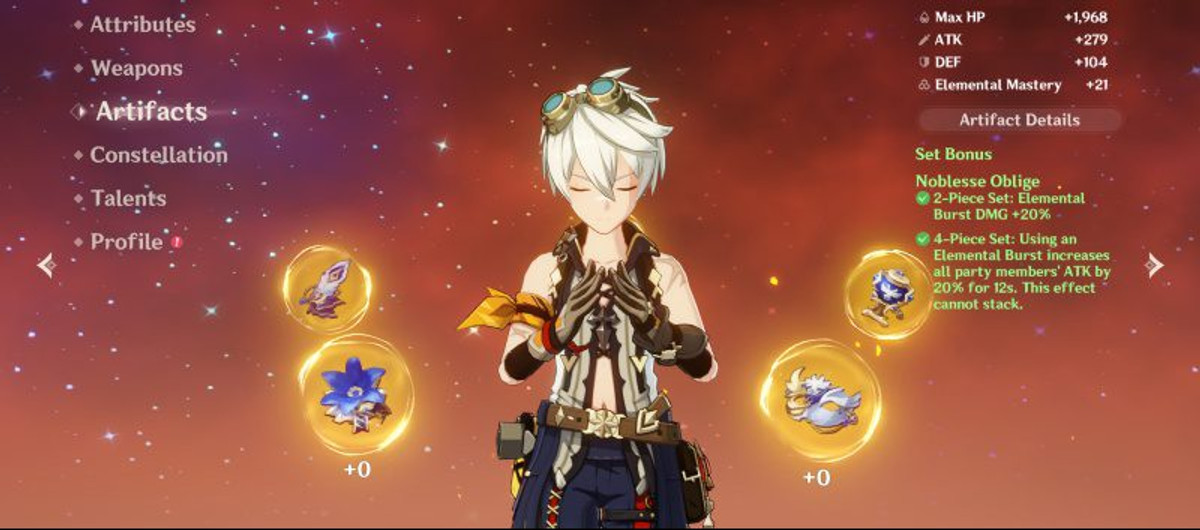The width and height of the screenshot is (1200, 530).
Task: View the character Profile tab
Action: pyautogui.click(x=126, y=242)
